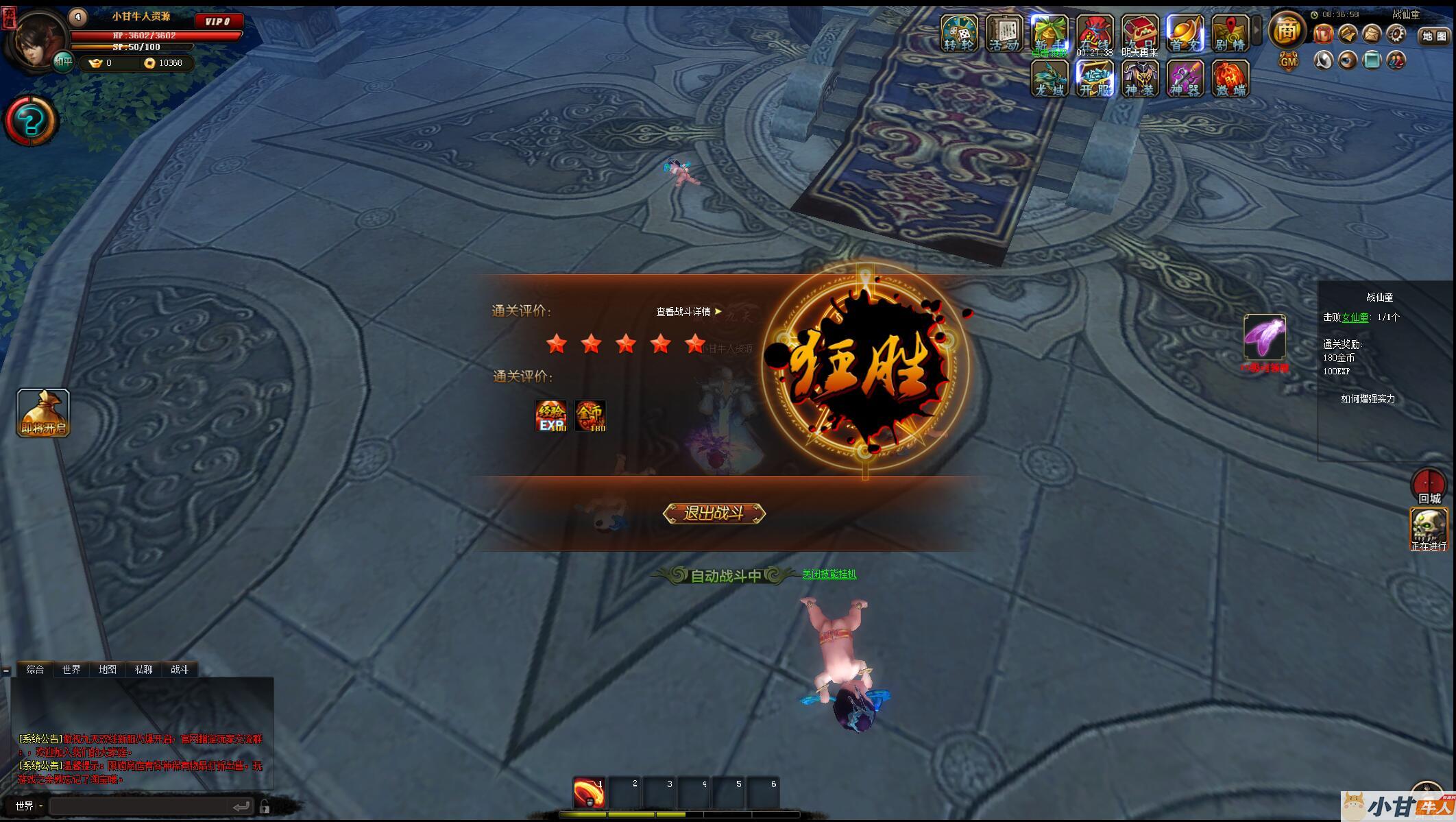Open the 神装 divine armor icon
Screen dimensions: 1456x822
pos(1140,78)
